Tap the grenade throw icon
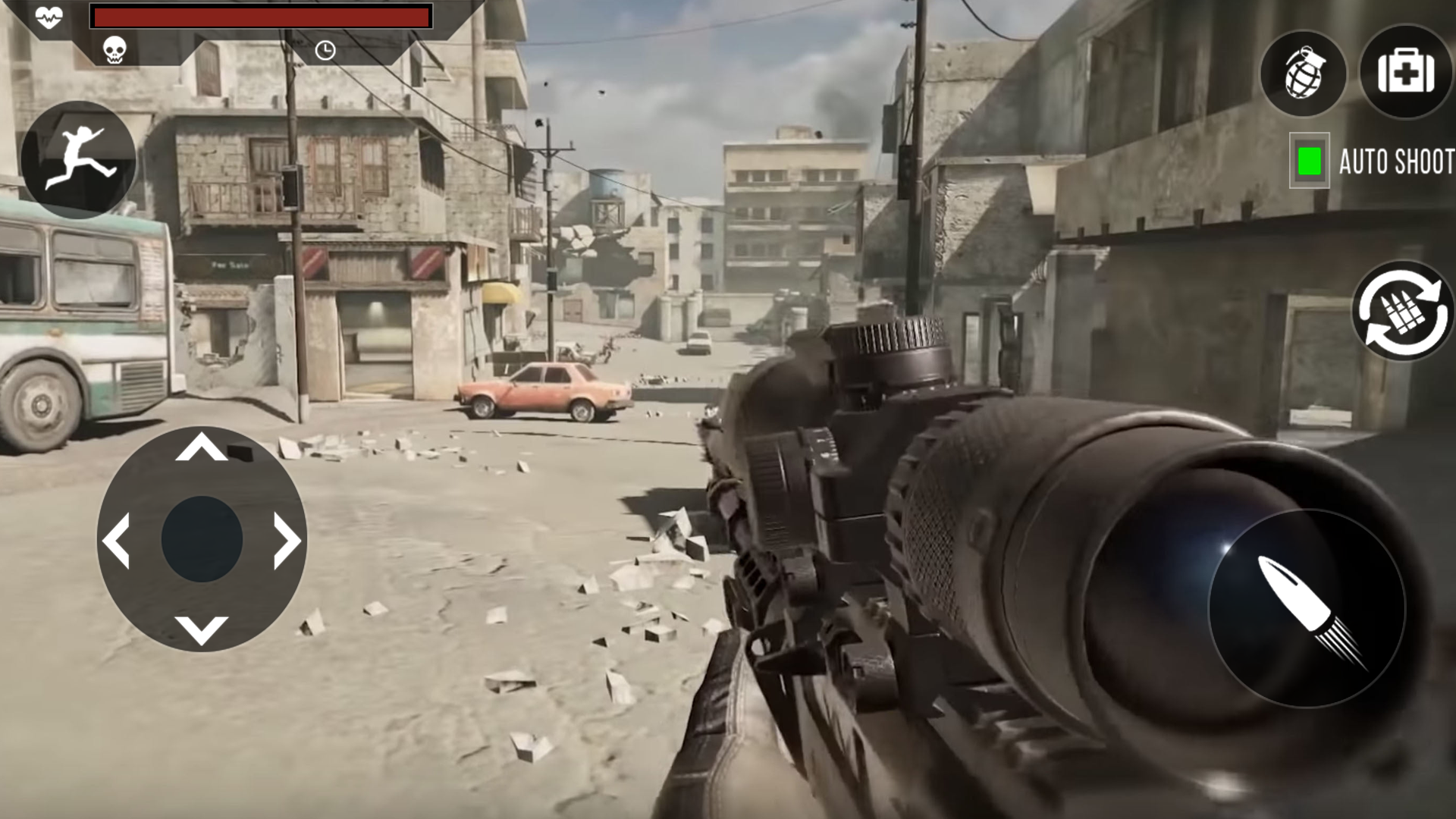The height and width of the screenshot is (819, 1456). [1303, 74]
